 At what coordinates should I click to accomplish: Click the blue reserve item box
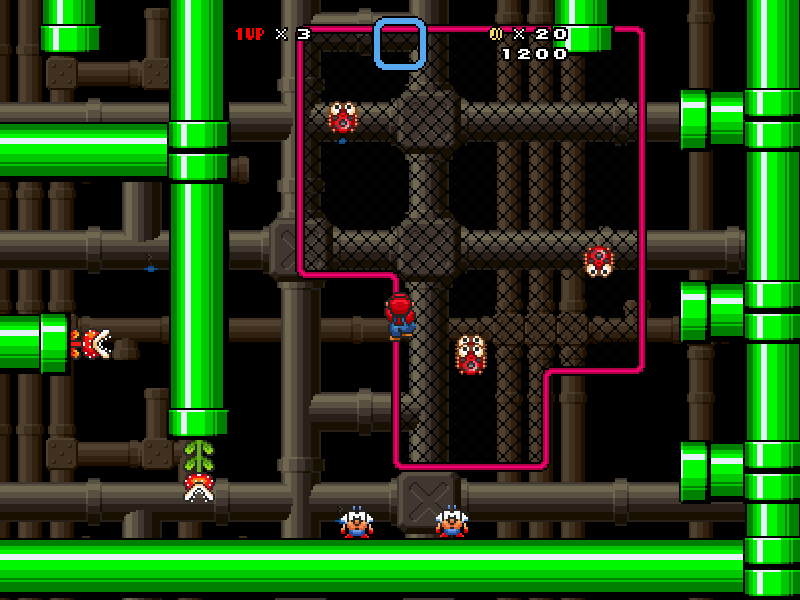tap(400, 44)
